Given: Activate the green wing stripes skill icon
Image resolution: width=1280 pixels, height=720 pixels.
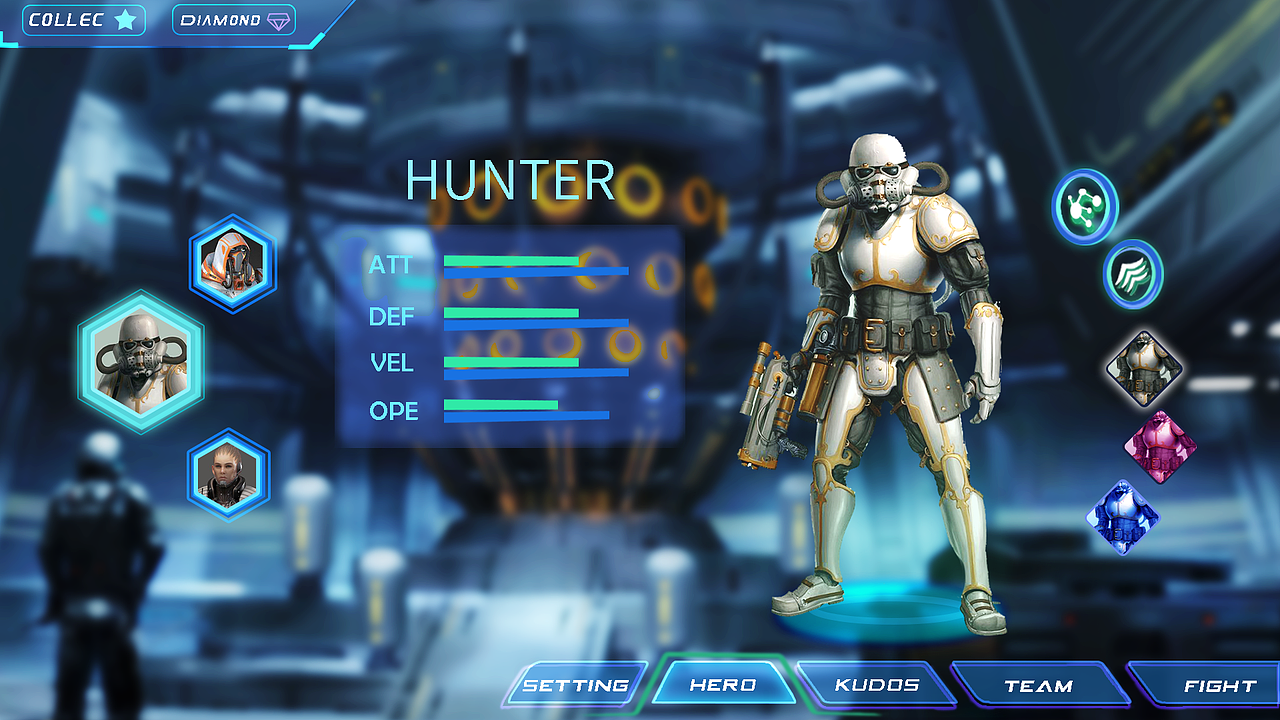Looking at the screenshot, I should tap(1133, 274).
